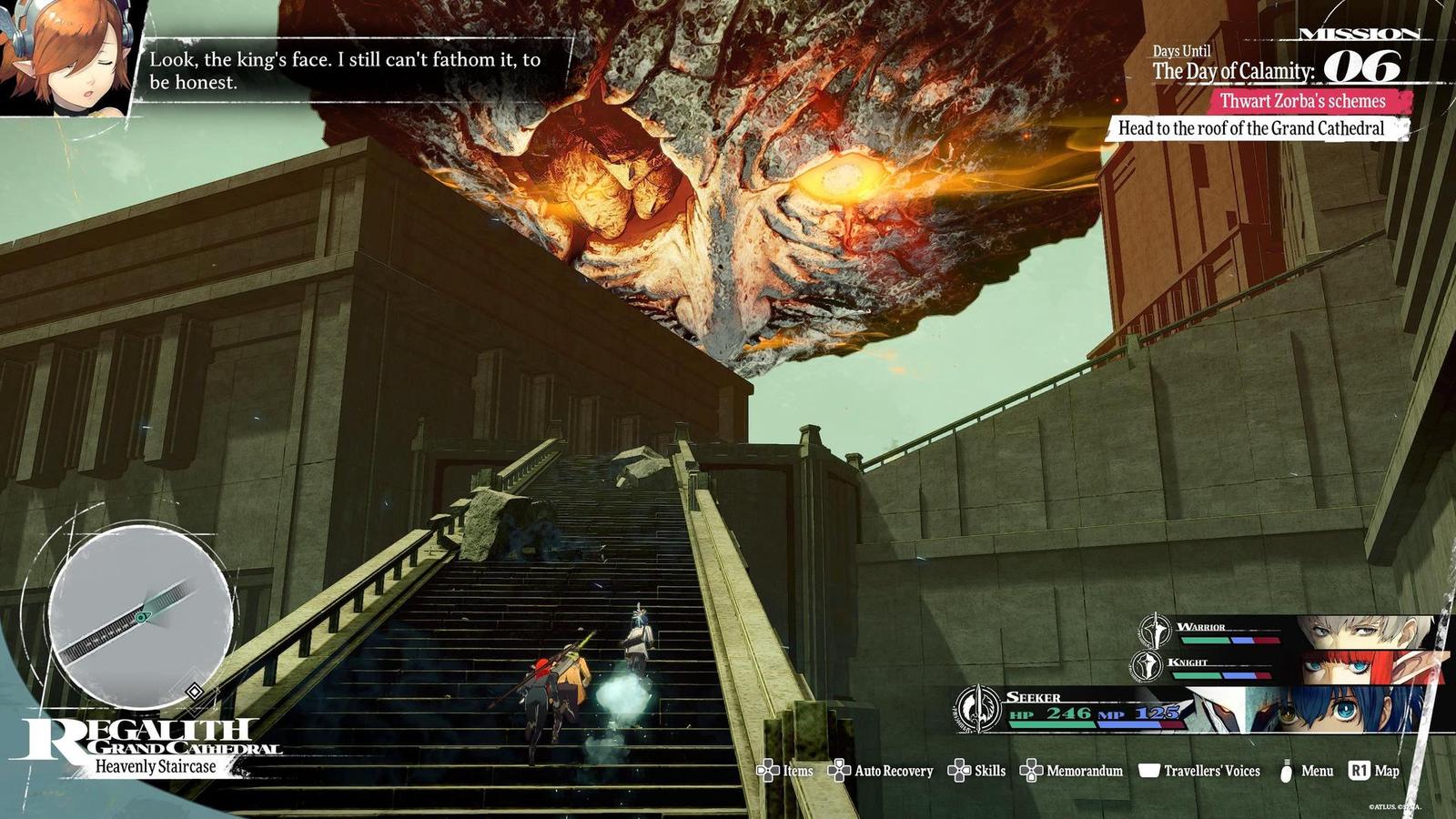Open the Memorandum
This screenshot has height=819, width=1456.
pos(1072,771)
